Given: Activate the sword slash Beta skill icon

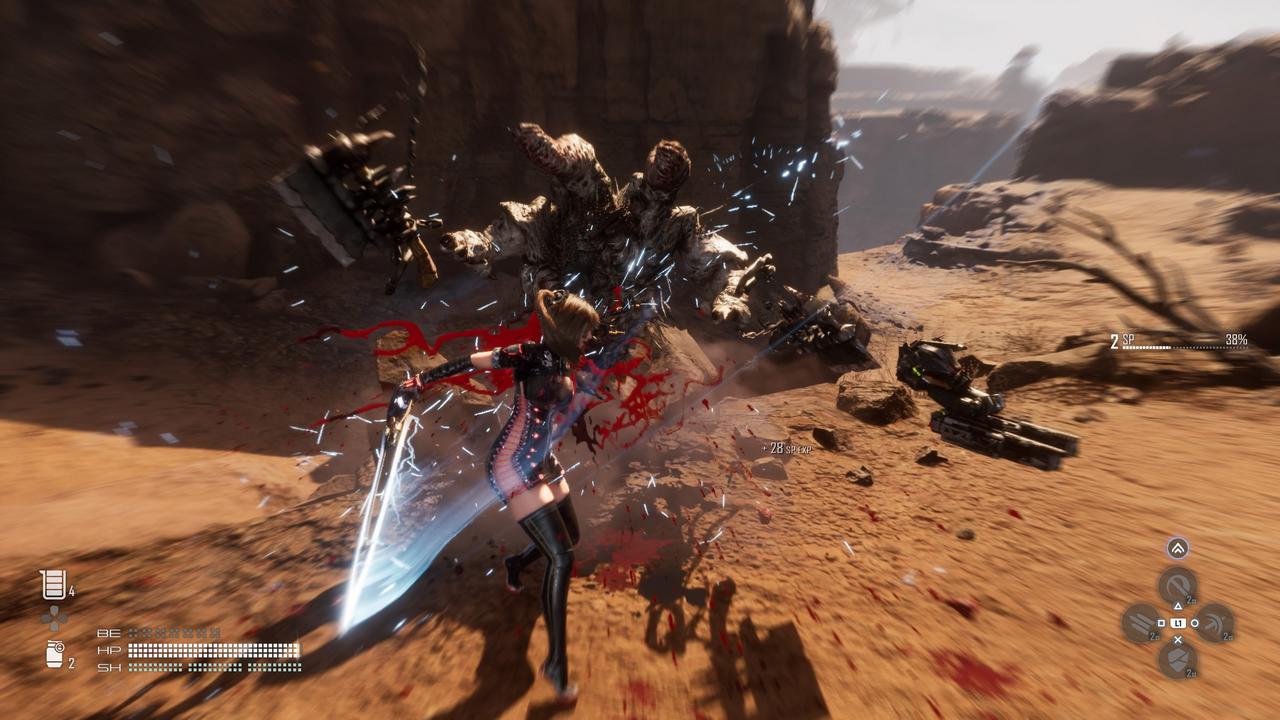Looking at the screenshot, I should point(1176,584).
